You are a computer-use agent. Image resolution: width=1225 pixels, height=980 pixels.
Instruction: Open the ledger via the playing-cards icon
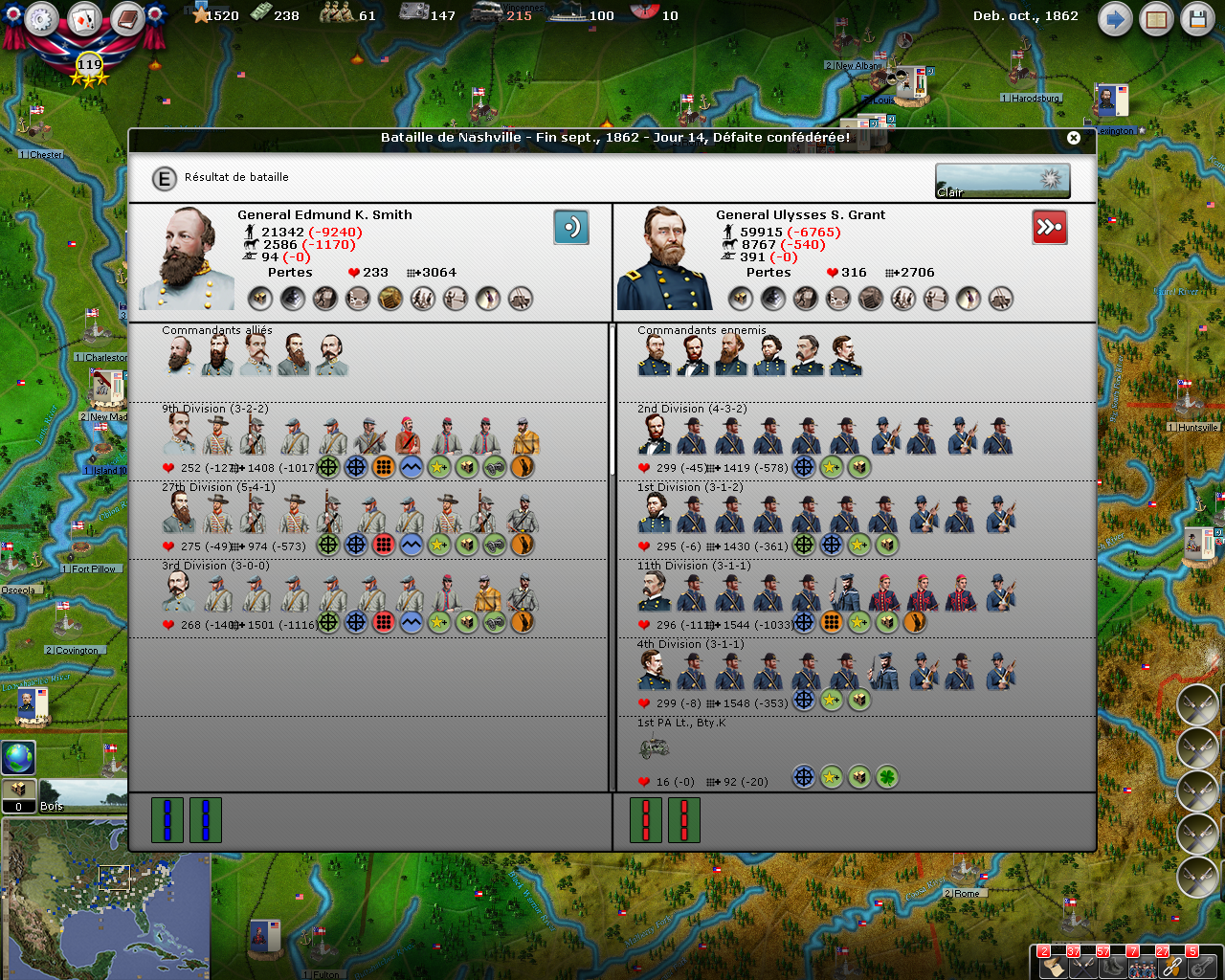pyautogui.click(x=84, y=19)
